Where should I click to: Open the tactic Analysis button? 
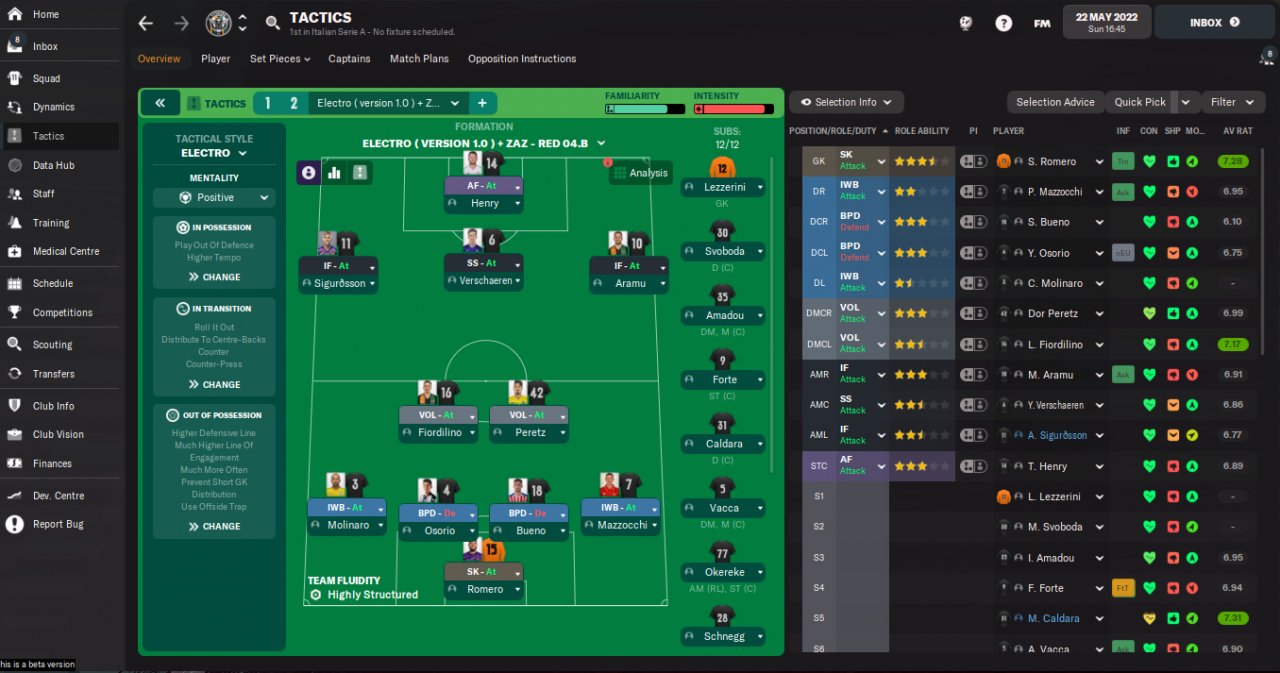click(641, 173)
